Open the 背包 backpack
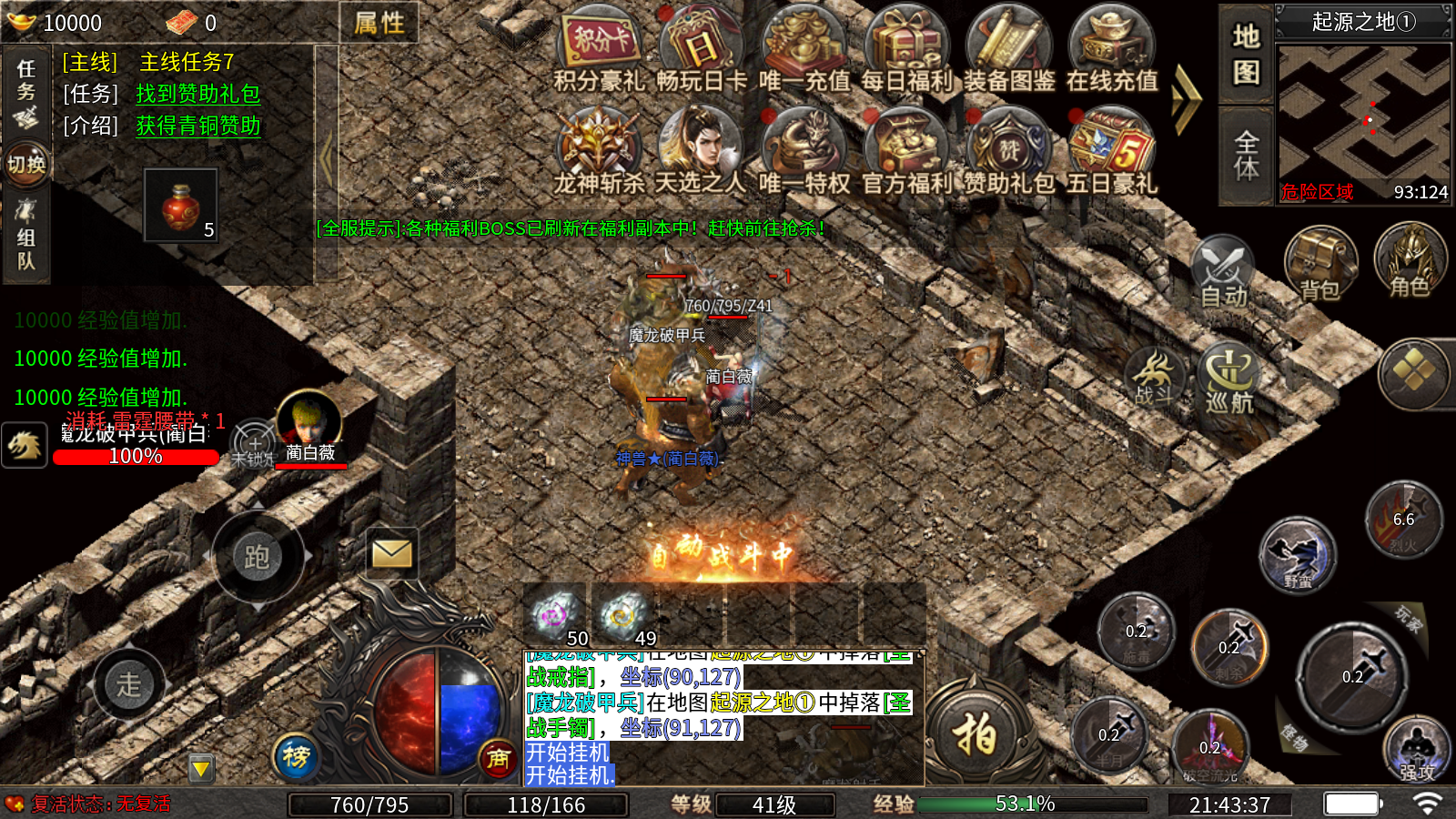This screenshot has width=1456, height=819. [1320, 264]
